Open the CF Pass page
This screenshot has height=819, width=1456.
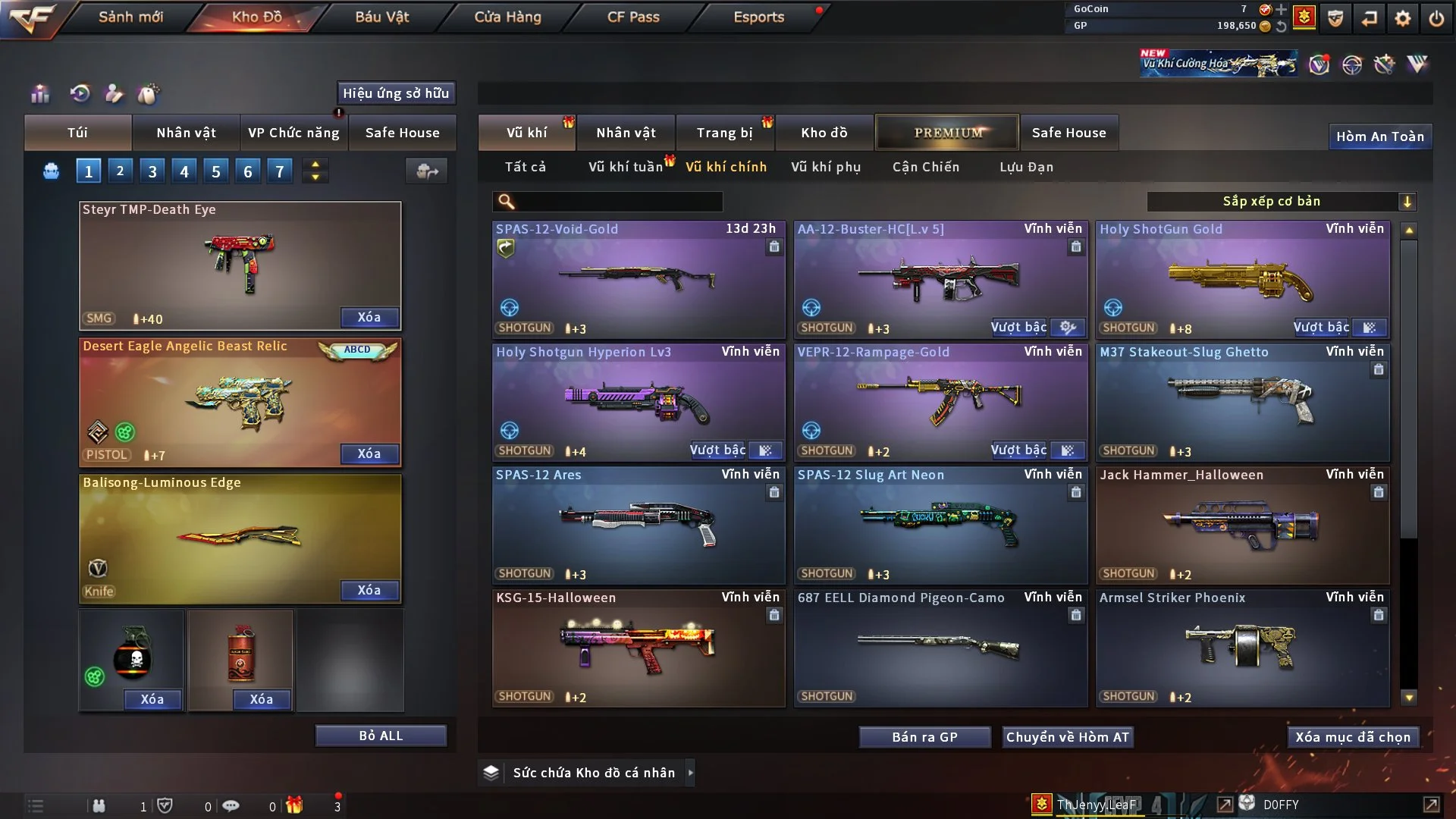[633, 17]
